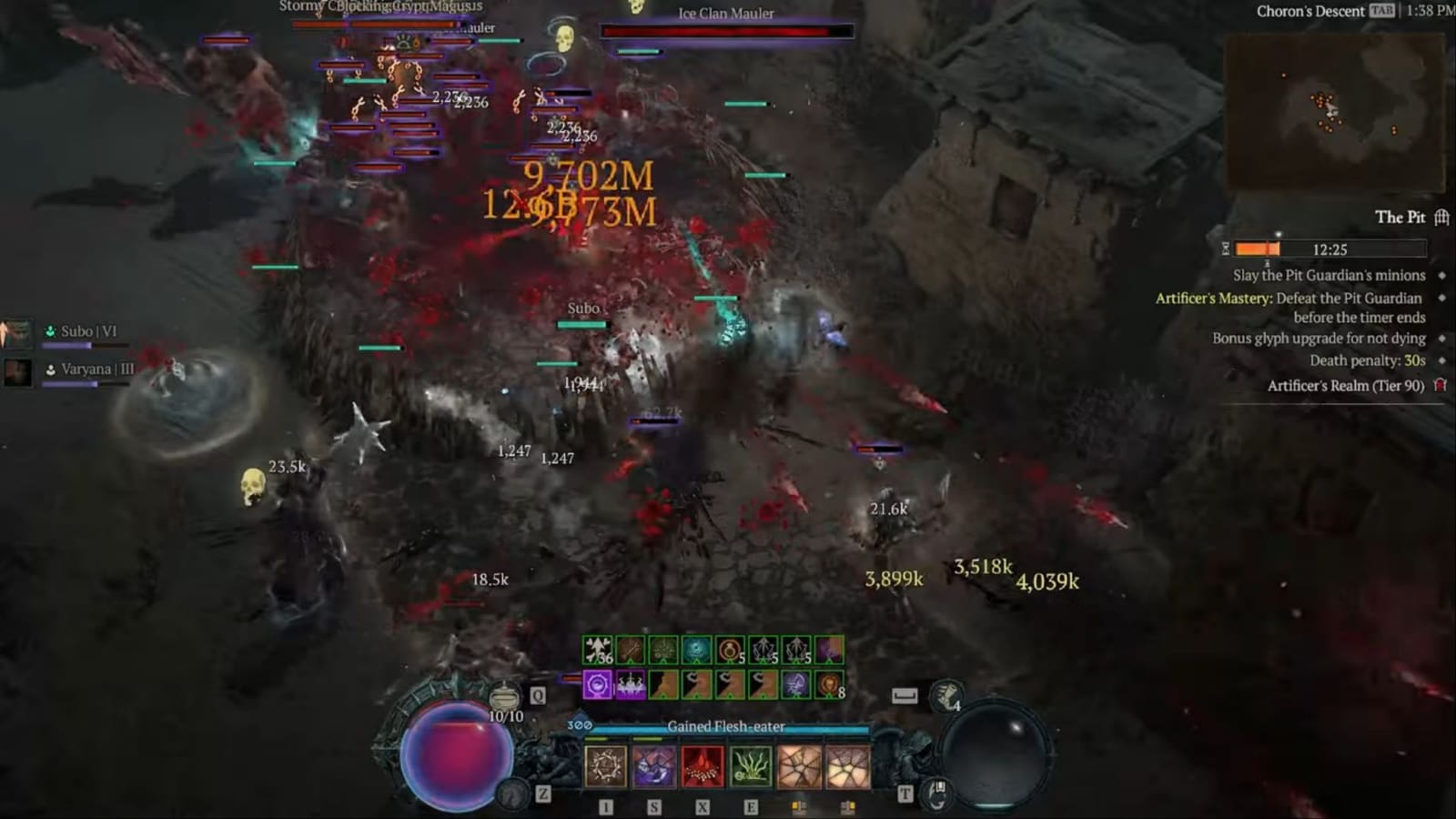The image size is (1456, 819).
Task: Click the purple curse skill bound to S
Action: click(655, 767)
